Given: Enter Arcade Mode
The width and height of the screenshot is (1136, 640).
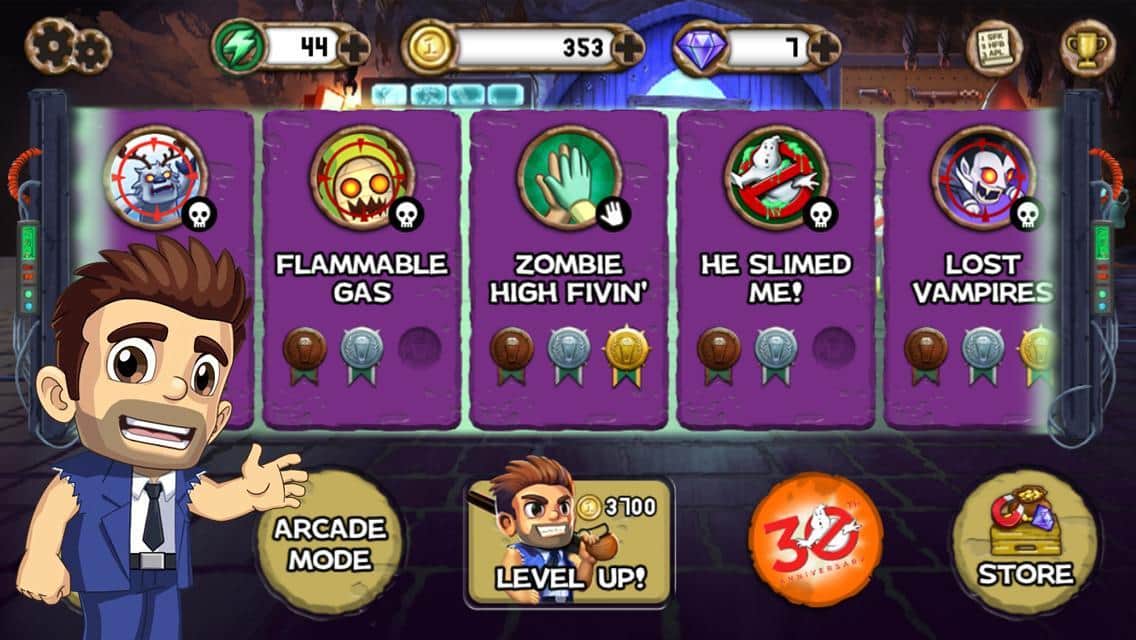Looking at the screenshot, I should click(x=316, y=544).
